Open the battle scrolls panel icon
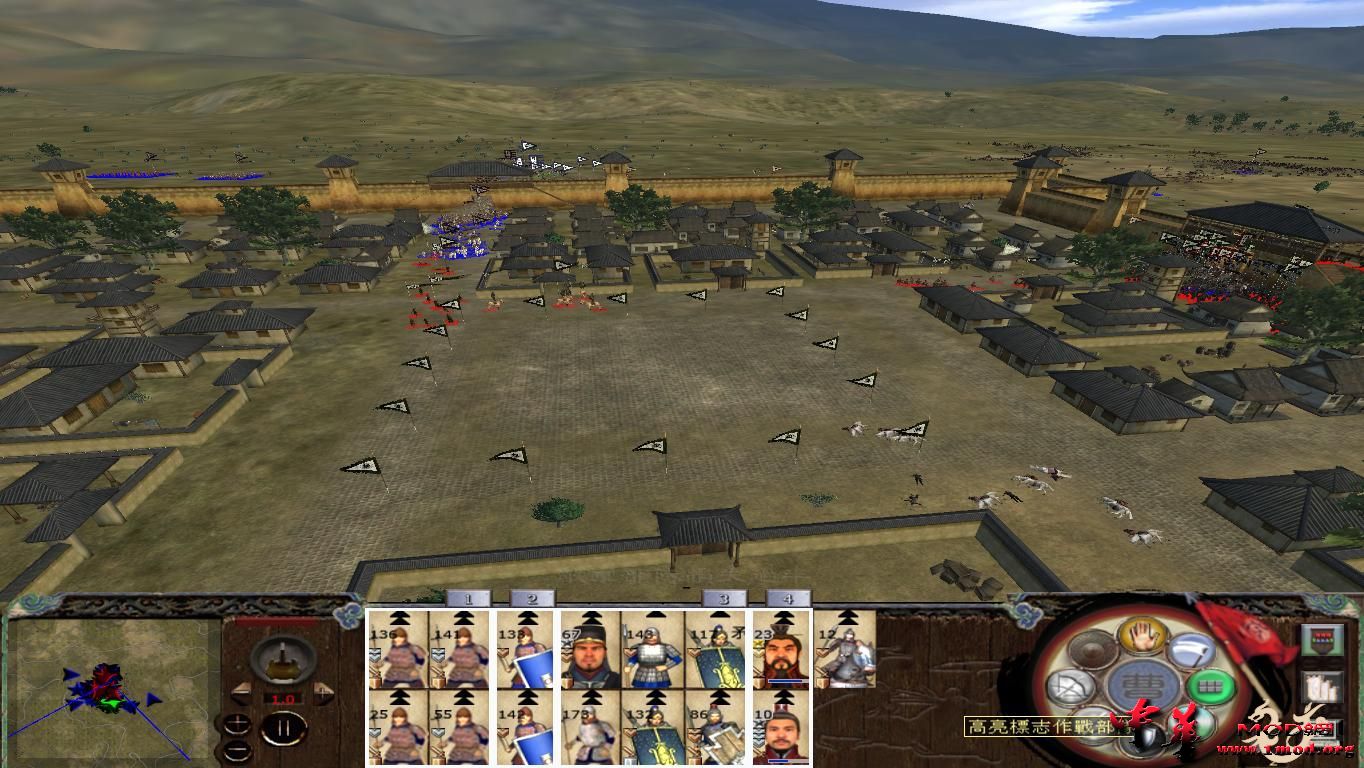The width and height of the screenshot is (1364, 768). [1321, 686]
